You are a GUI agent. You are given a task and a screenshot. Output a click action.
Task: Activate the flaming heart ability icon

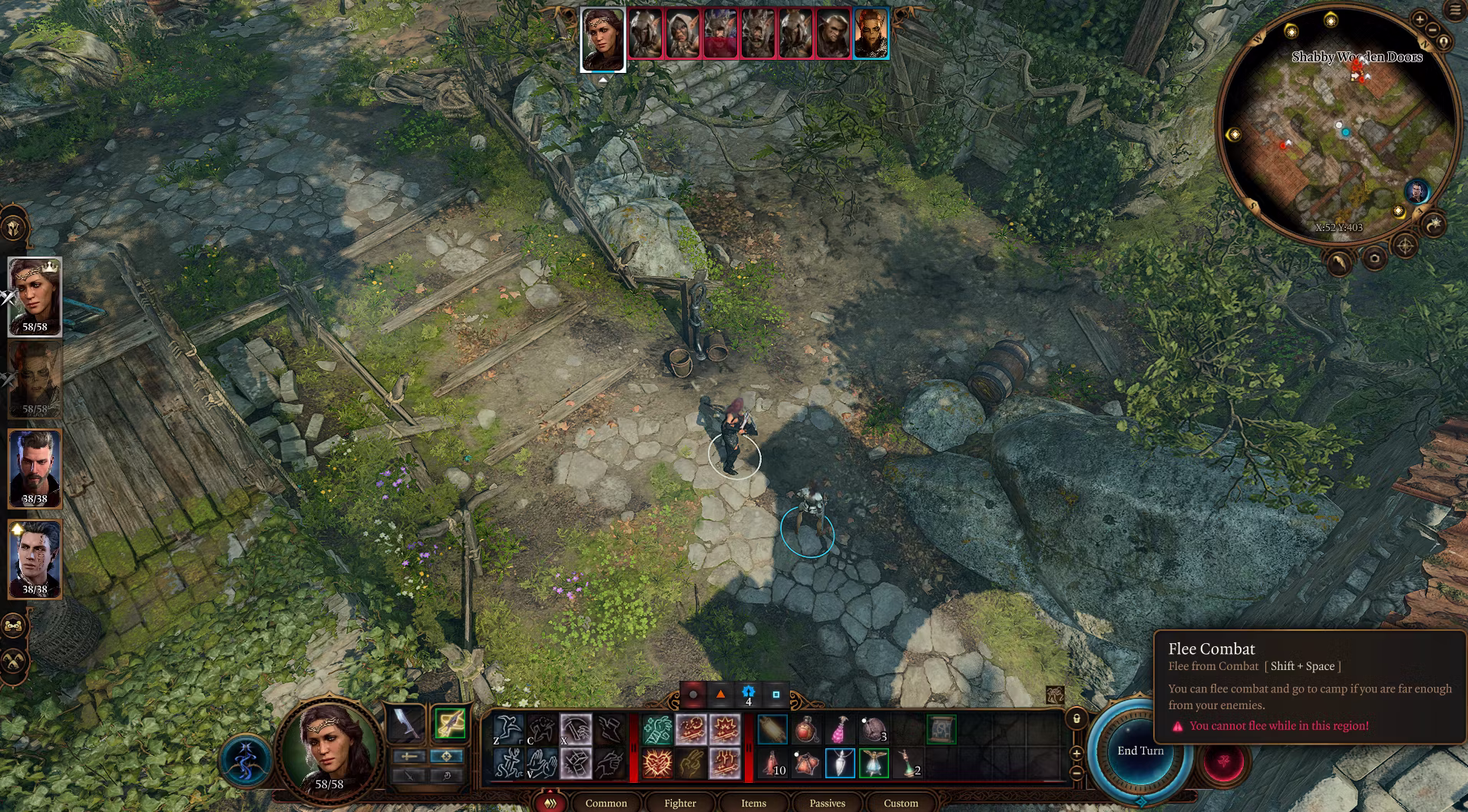657,764
